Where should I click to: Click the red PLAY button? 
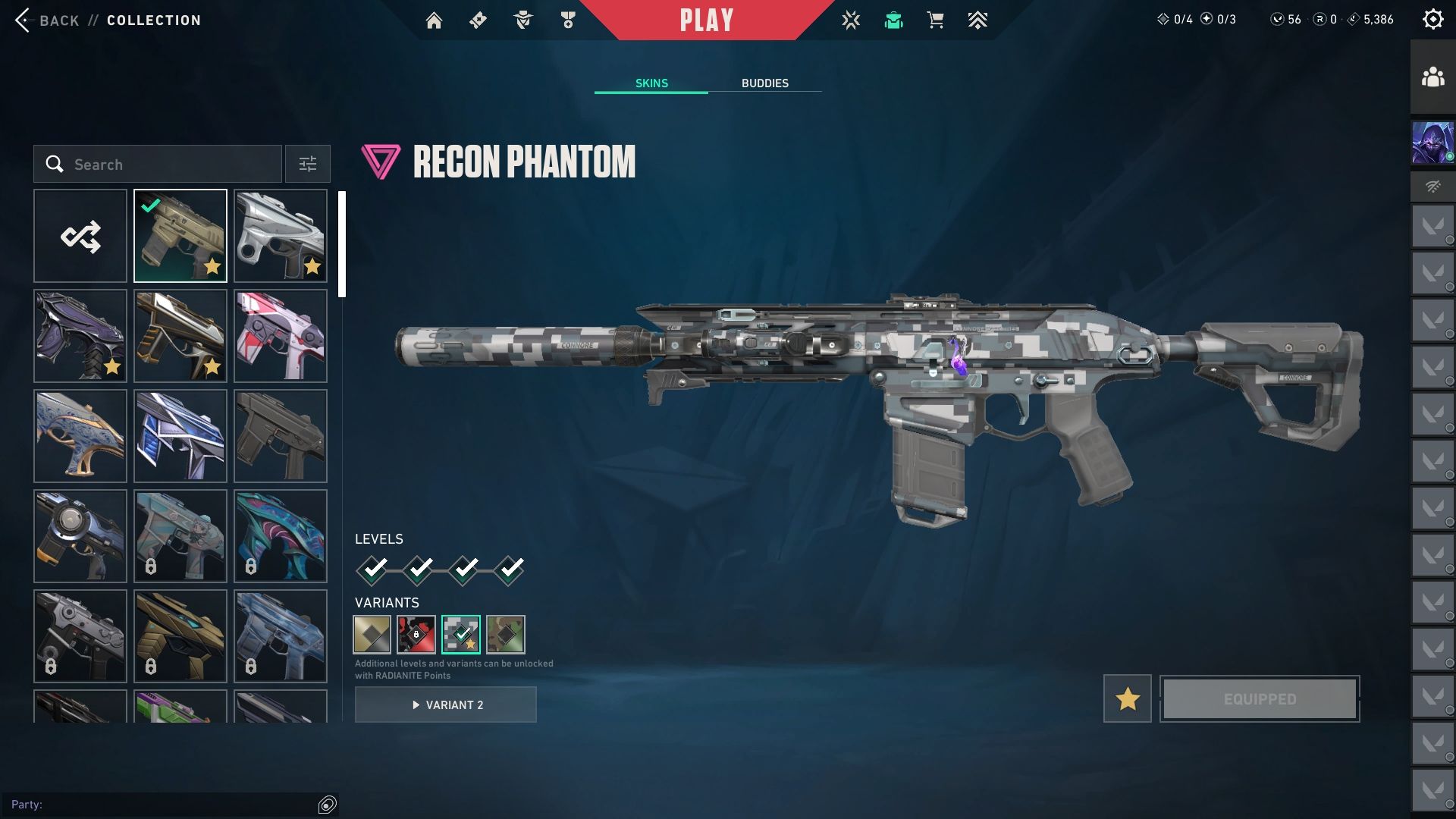pos(706,20)
